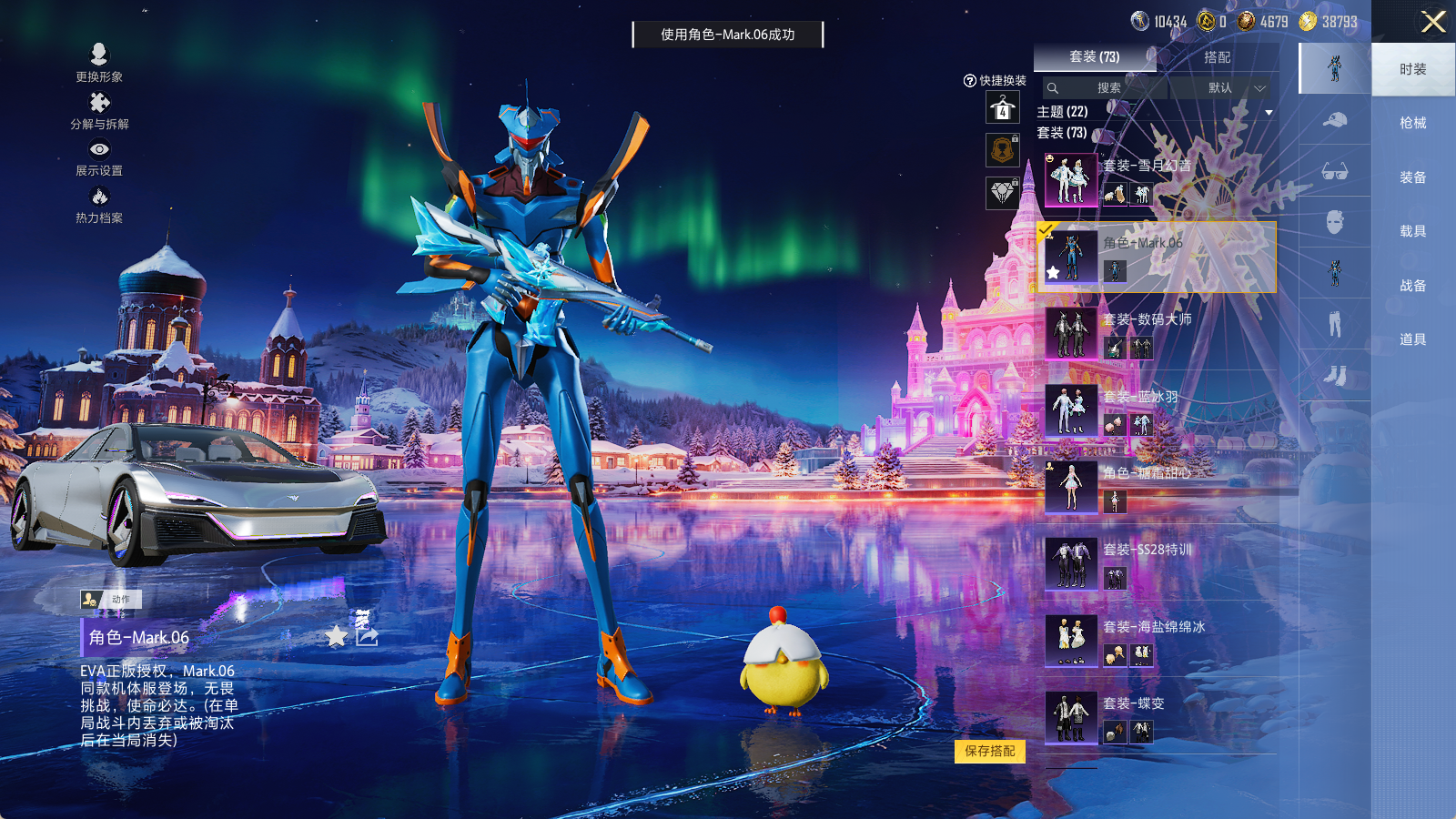
Task: Open the 热力档案 heat archive
Action: tap(99, 204)
